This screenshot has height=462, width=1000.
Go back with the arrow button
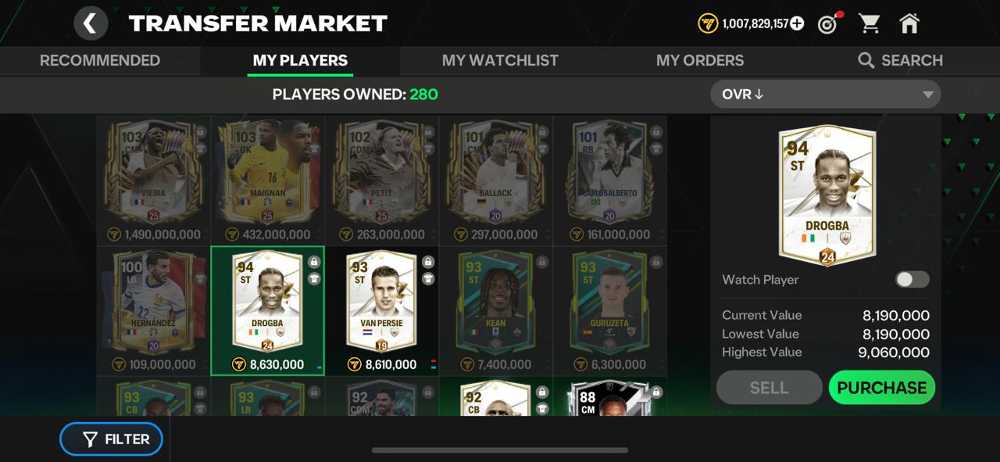[x=90, y=23]
